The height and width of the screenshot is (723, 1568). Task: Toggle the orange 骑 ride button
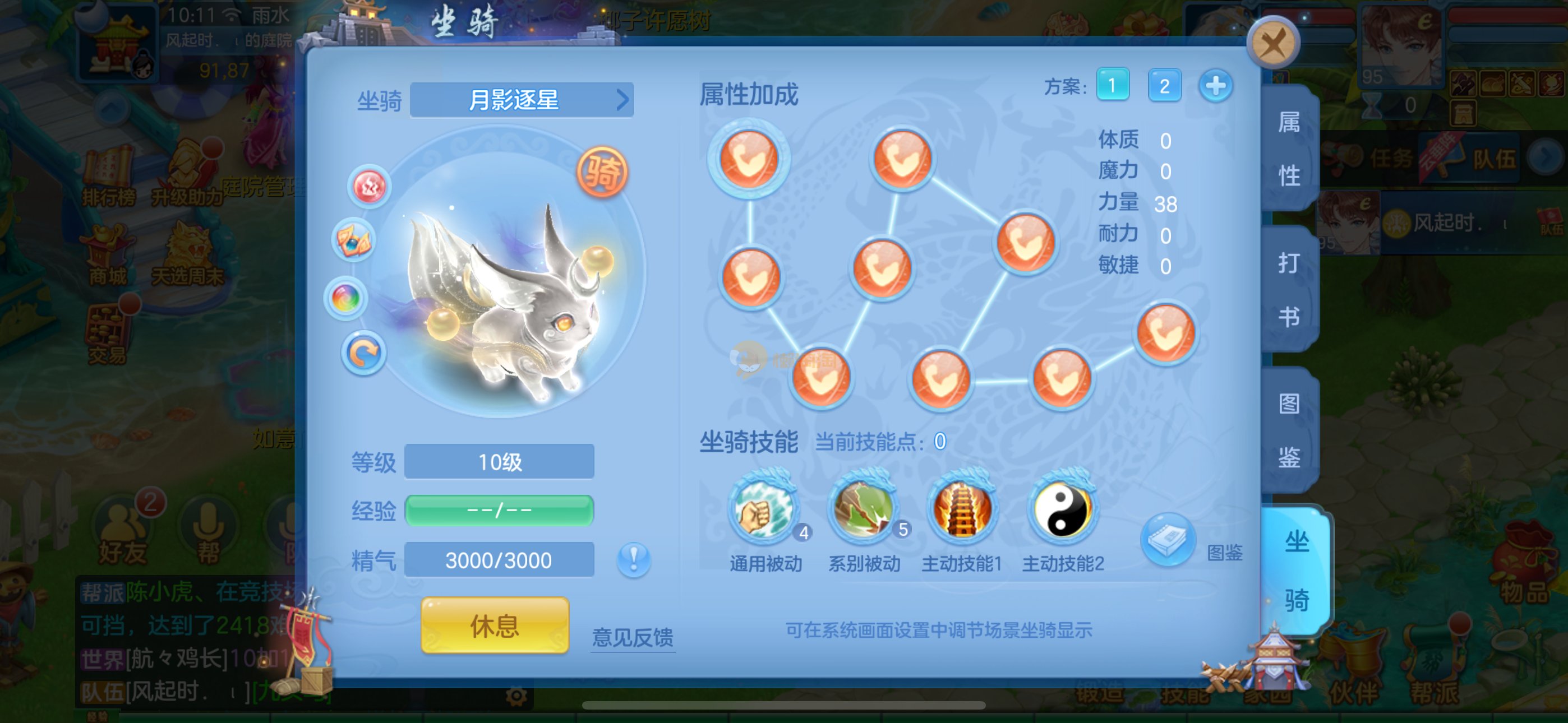coord(601,172)
